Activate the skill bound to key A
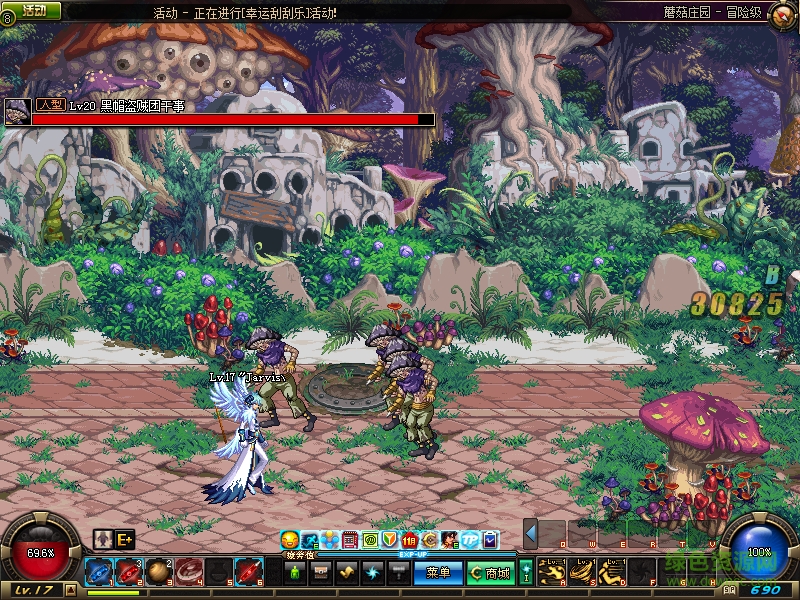 tap(552, 573)
